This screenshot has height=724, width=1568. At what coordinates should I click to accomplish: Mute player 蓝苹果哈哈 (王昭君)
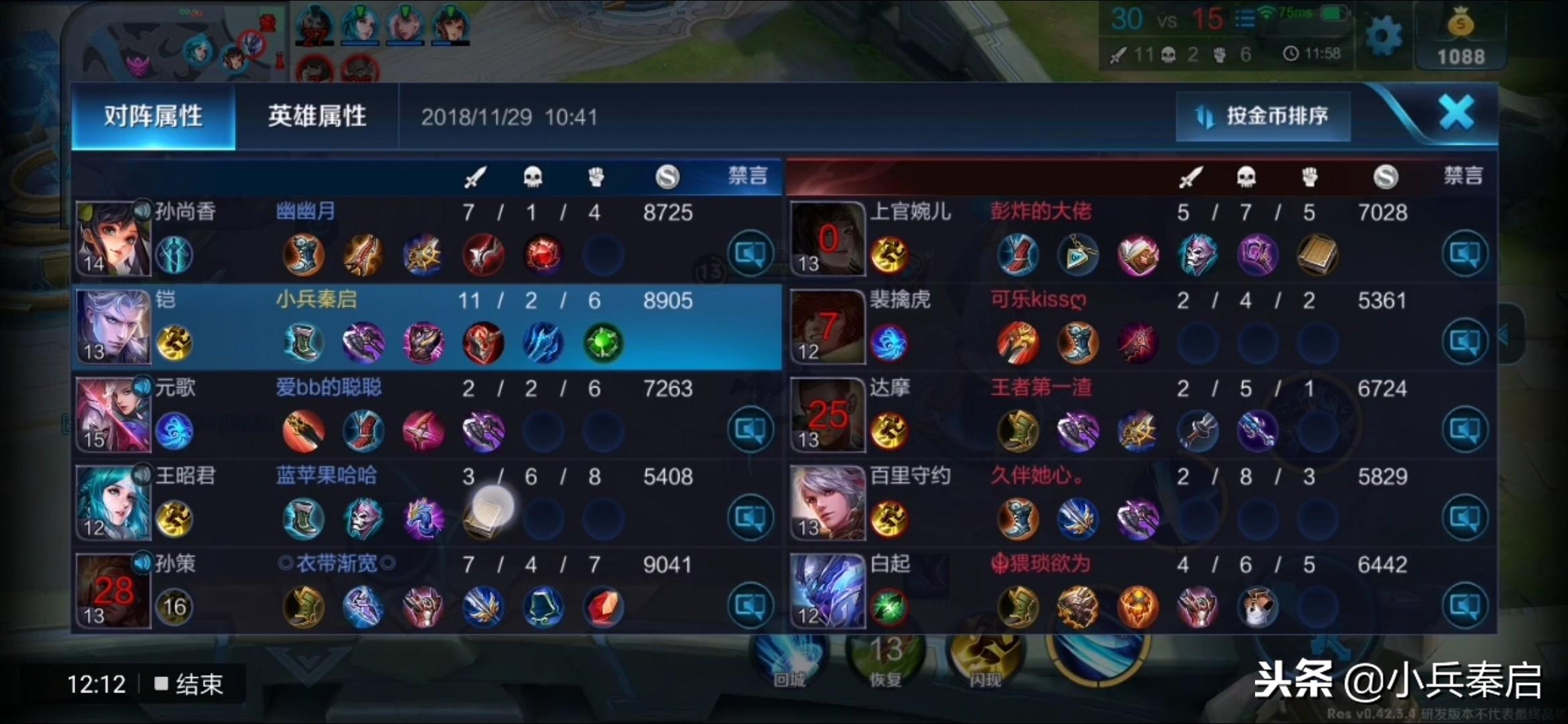click(750, 518)
